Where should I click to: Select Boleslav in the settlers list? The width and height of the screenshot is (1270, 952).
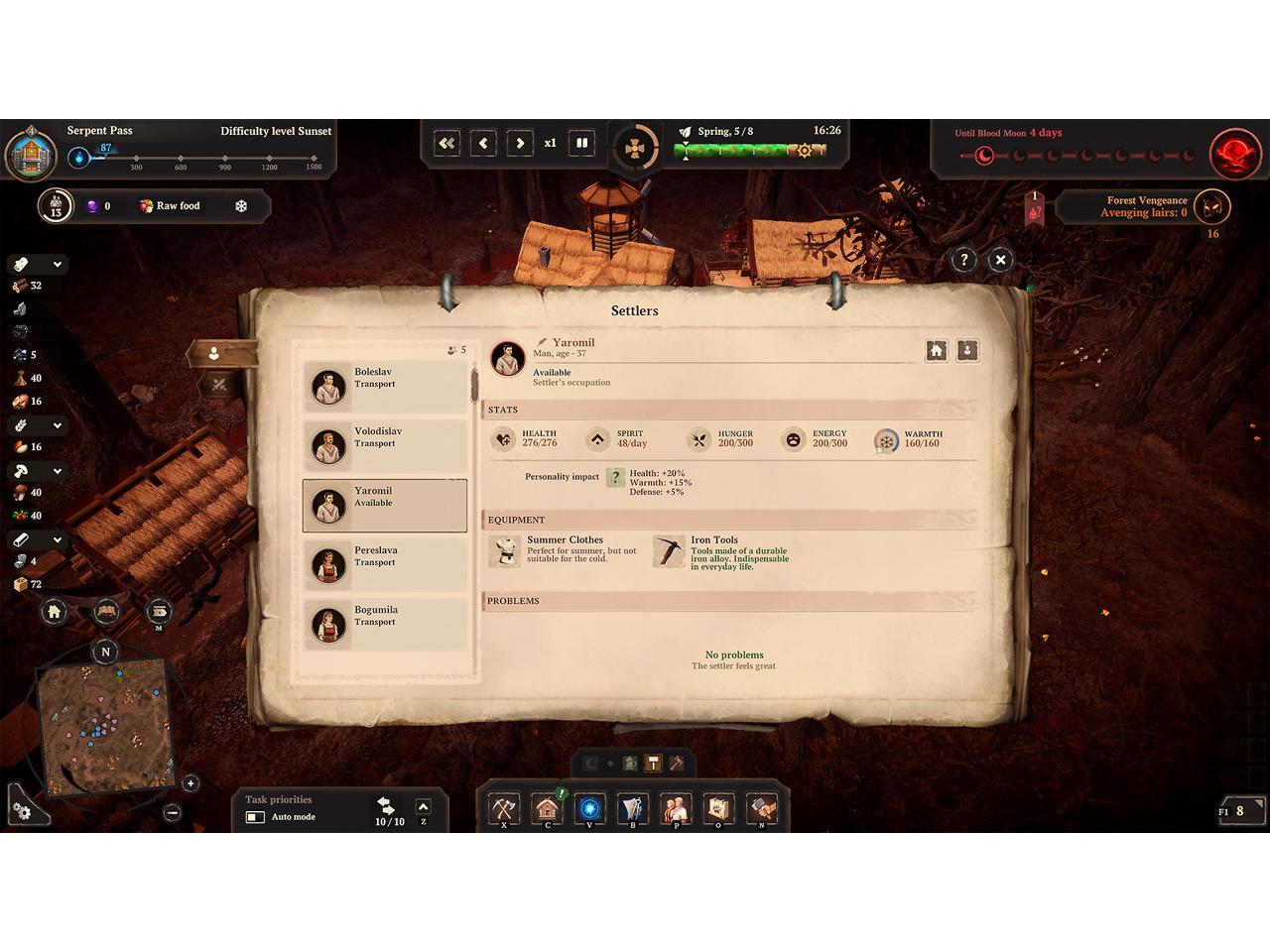click(384, 386)
